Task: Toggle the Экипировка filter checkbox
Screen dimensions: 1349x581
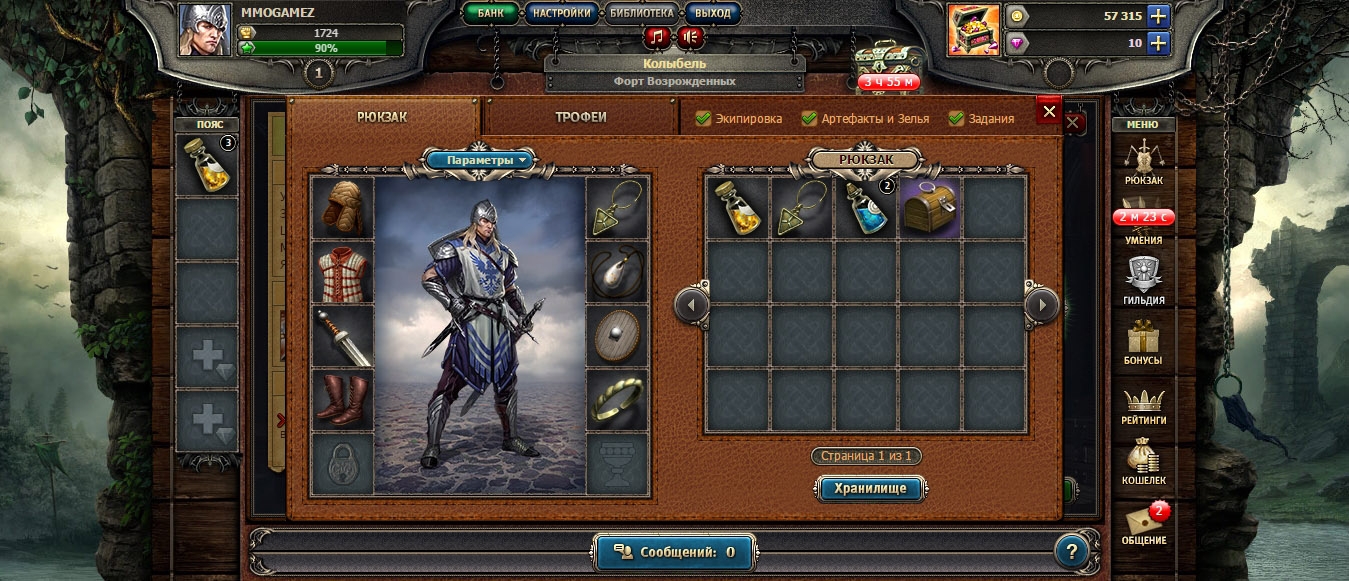Action: tap(703, 118)
